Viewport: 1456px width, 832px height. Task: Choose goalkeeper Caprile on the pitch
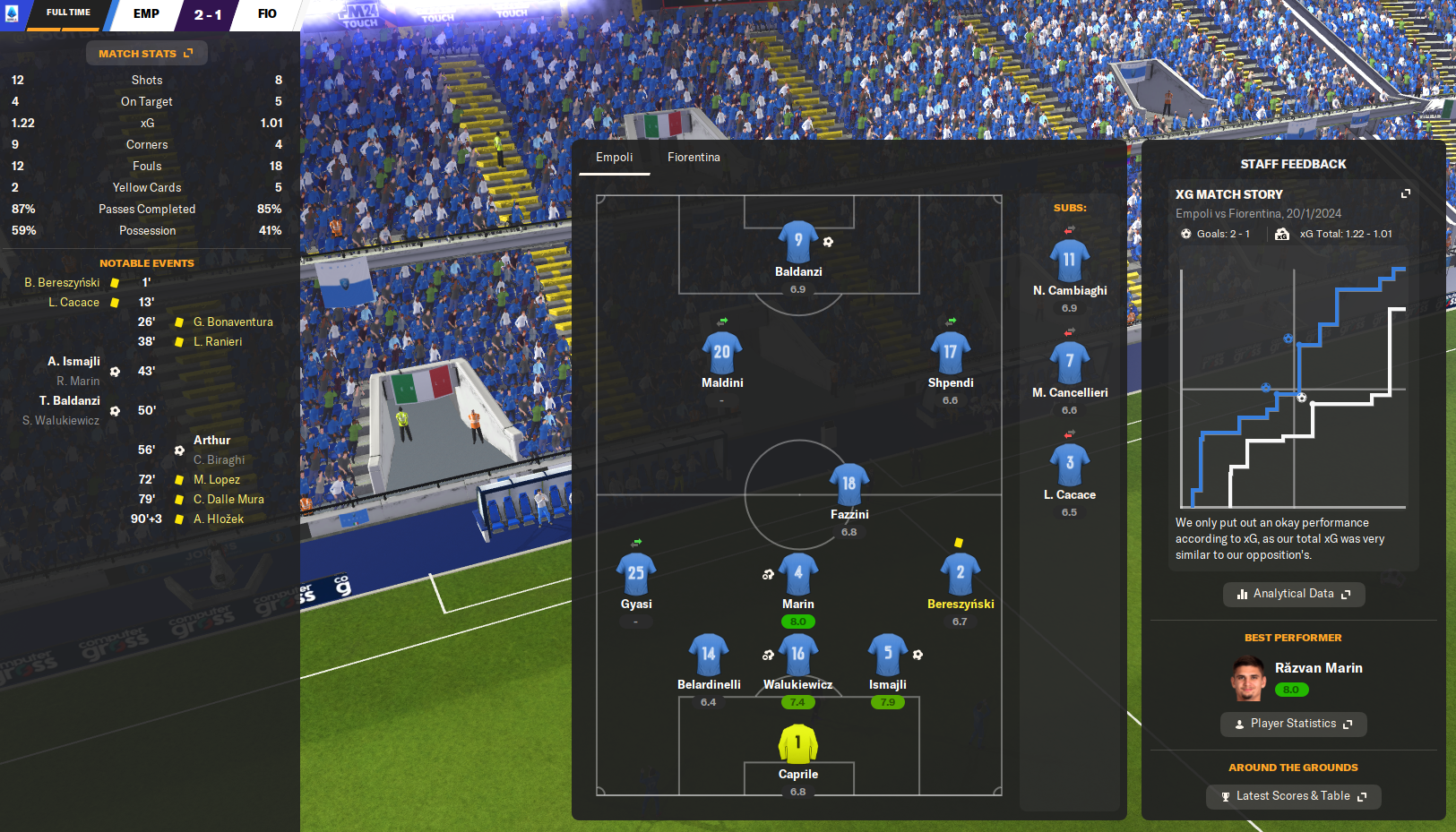797,743
